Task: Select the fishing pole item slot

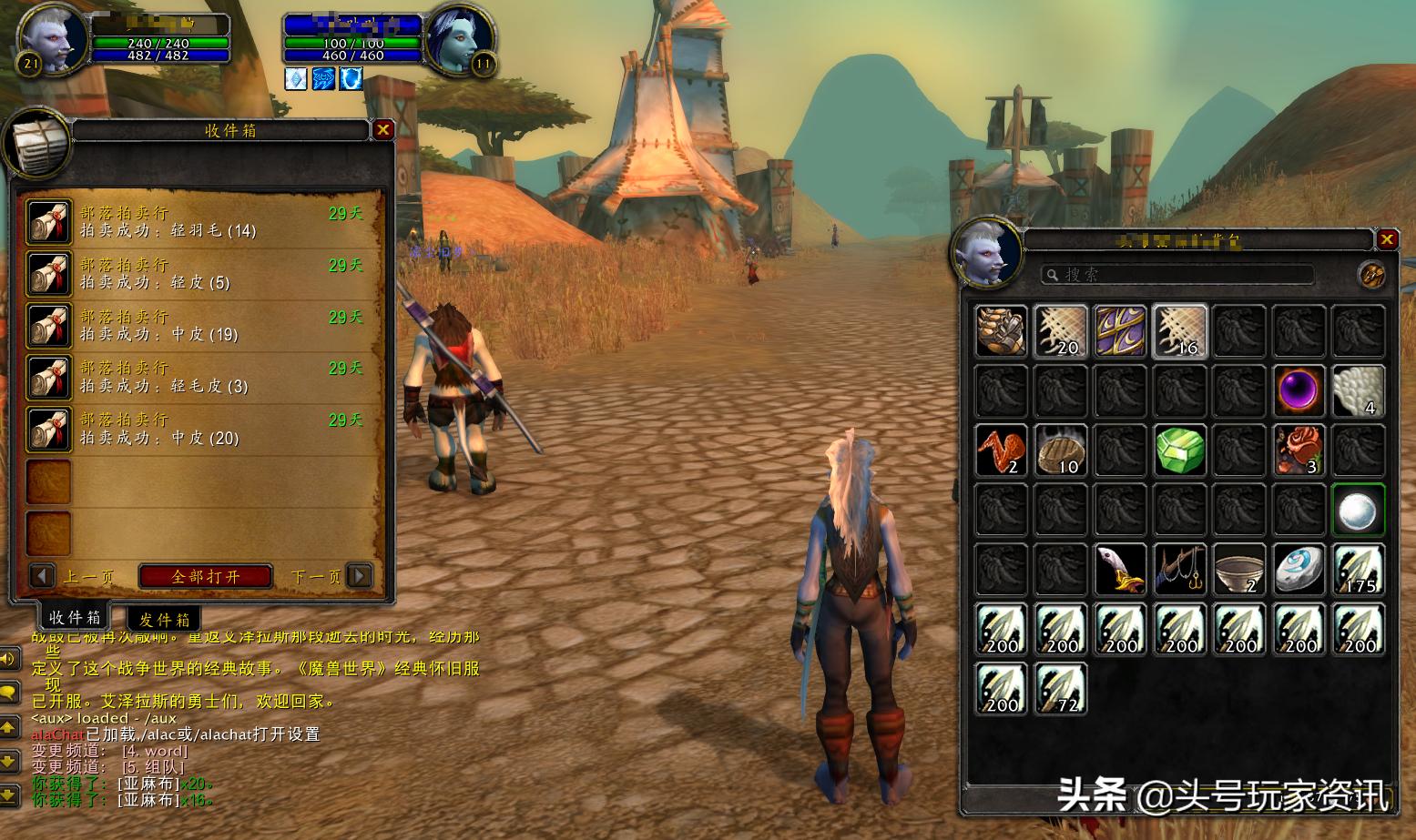Action: [x=1180, y=569]
